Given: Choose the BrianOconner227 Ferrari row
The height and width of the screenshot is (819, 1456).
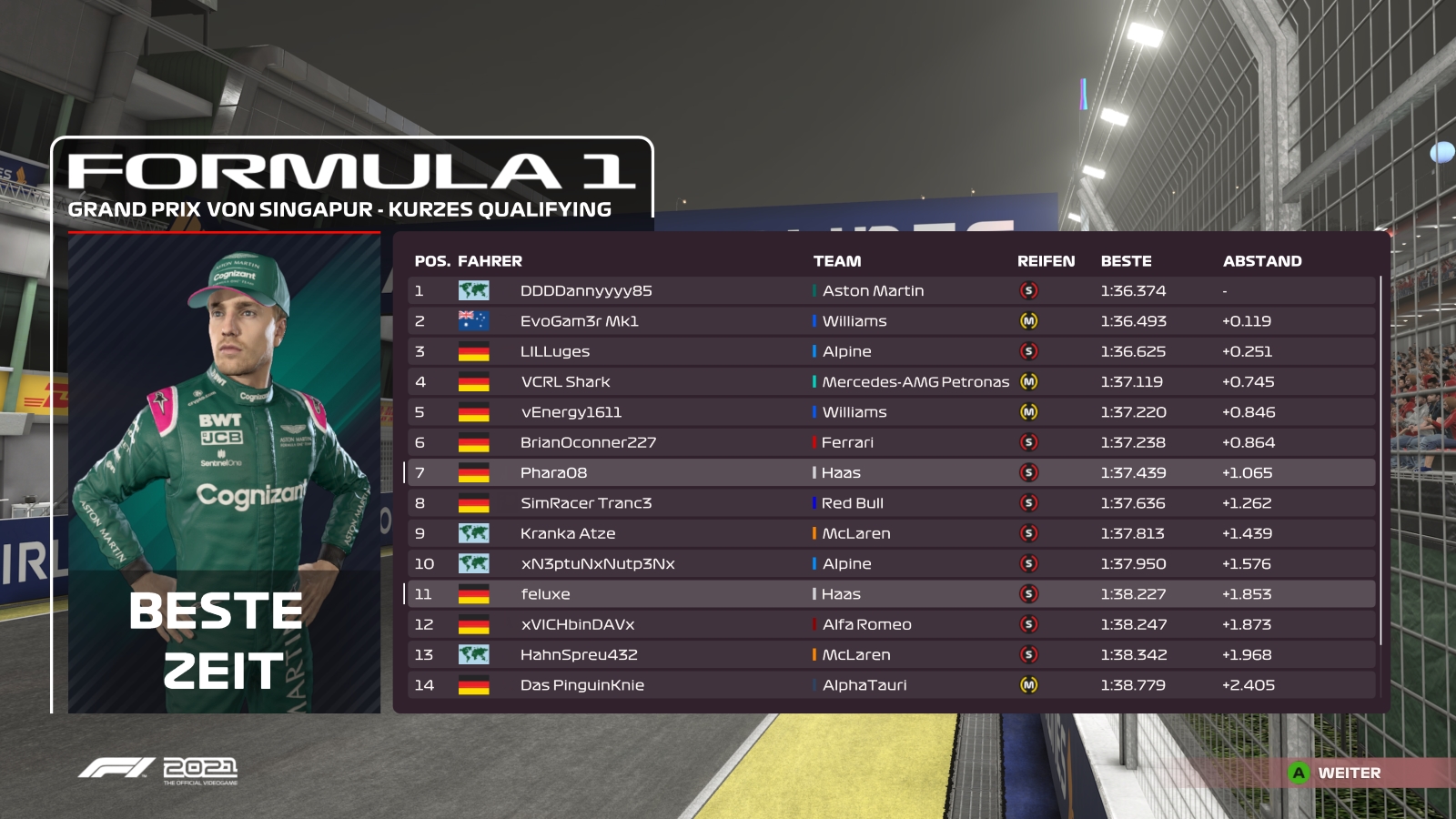Looking at the screenshot, I should point(890,442).
